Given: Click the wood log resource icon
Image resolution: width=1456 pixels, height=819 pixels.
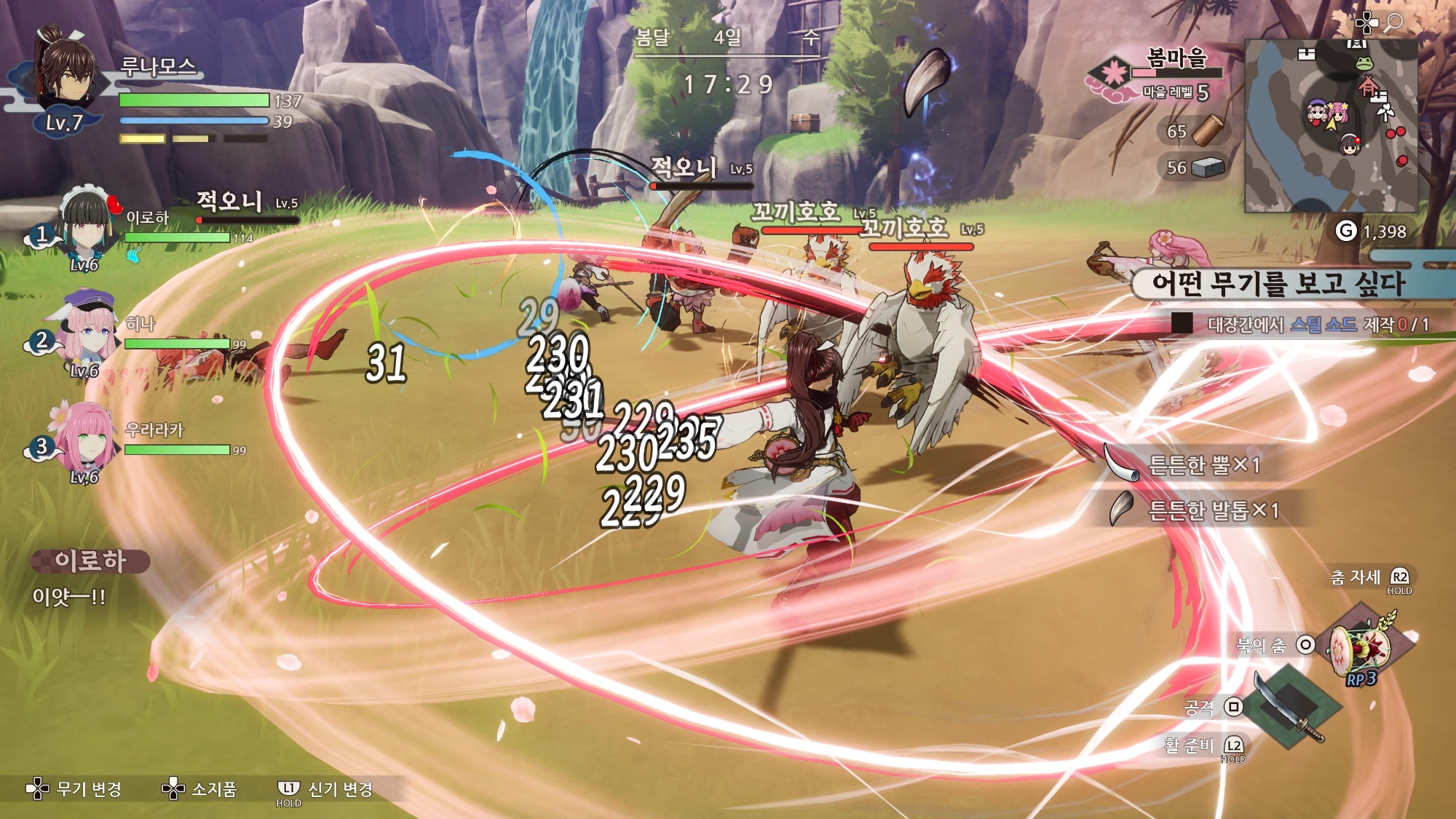Looking at the screenshot, I should [x=1208, y=131].
